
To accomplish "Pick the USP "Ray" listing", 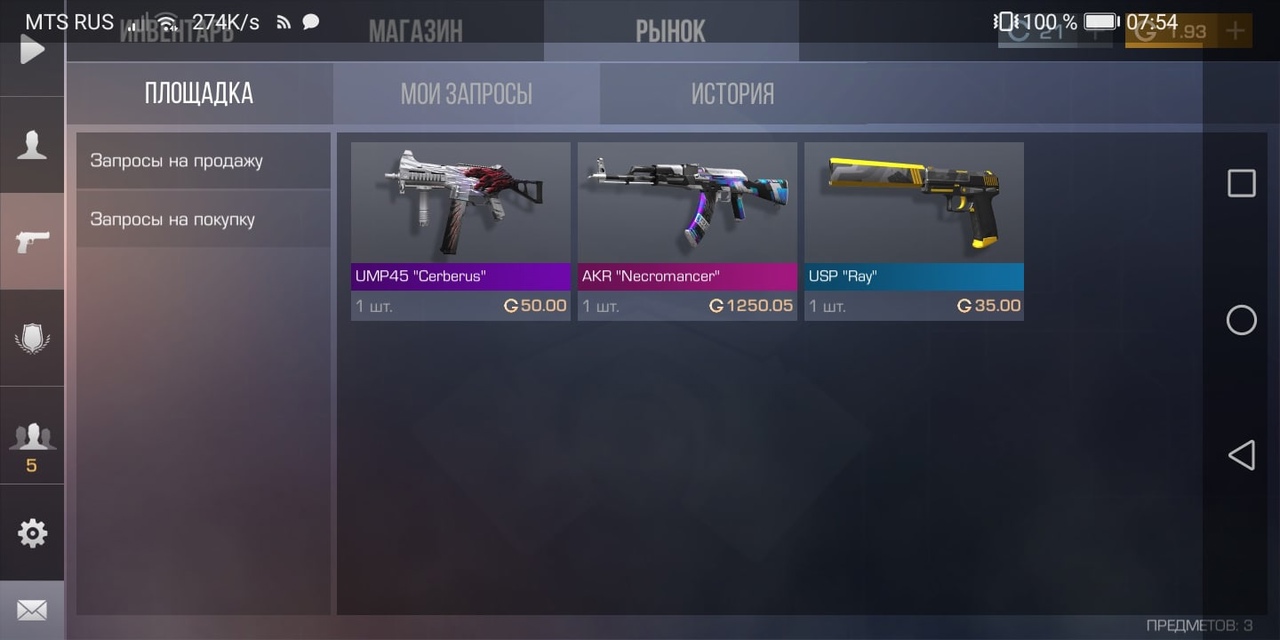I will tap(914, 231).
